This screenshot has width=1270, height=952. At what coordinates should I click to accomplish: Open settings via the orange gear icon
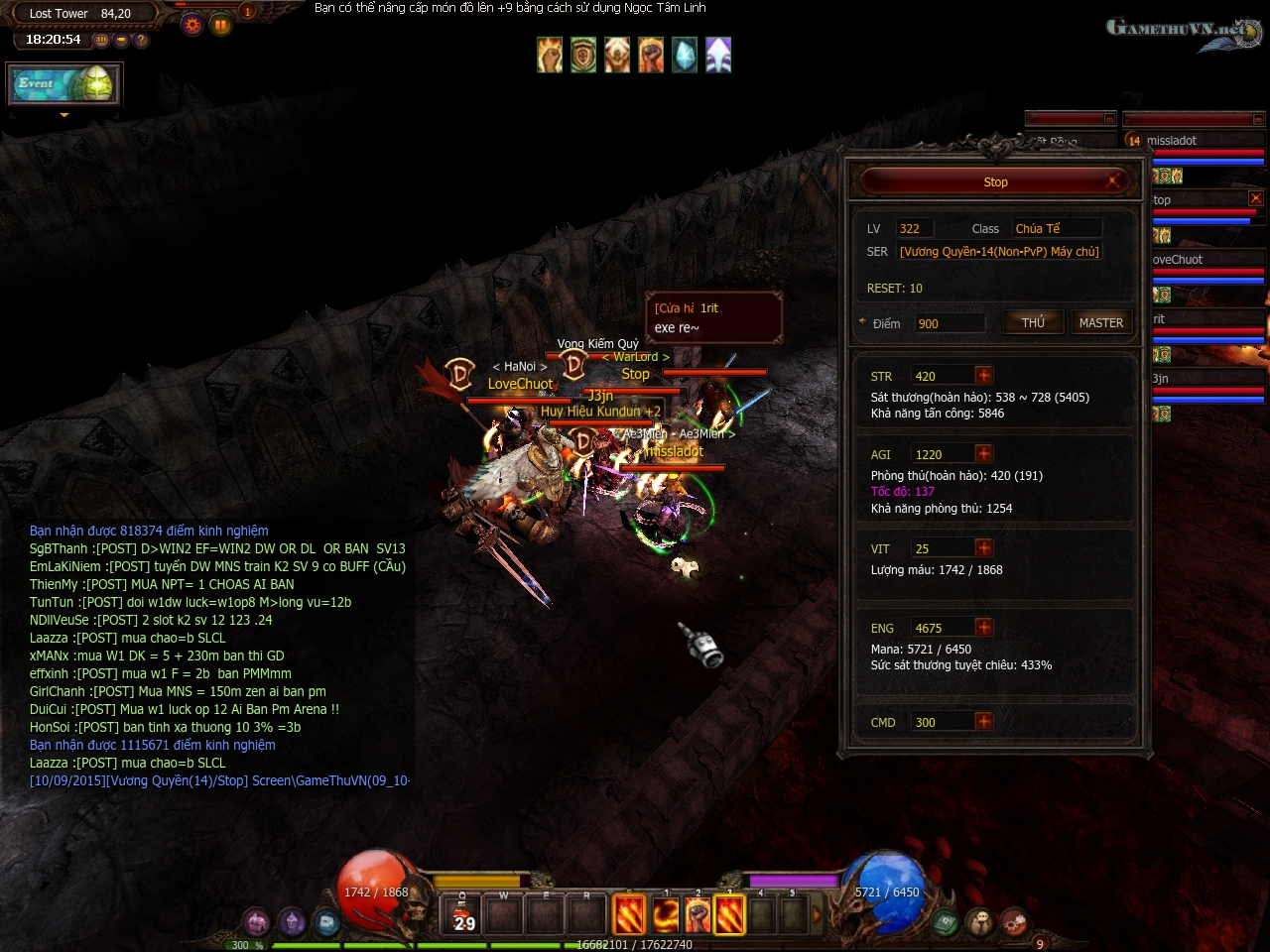coord(192,25)
